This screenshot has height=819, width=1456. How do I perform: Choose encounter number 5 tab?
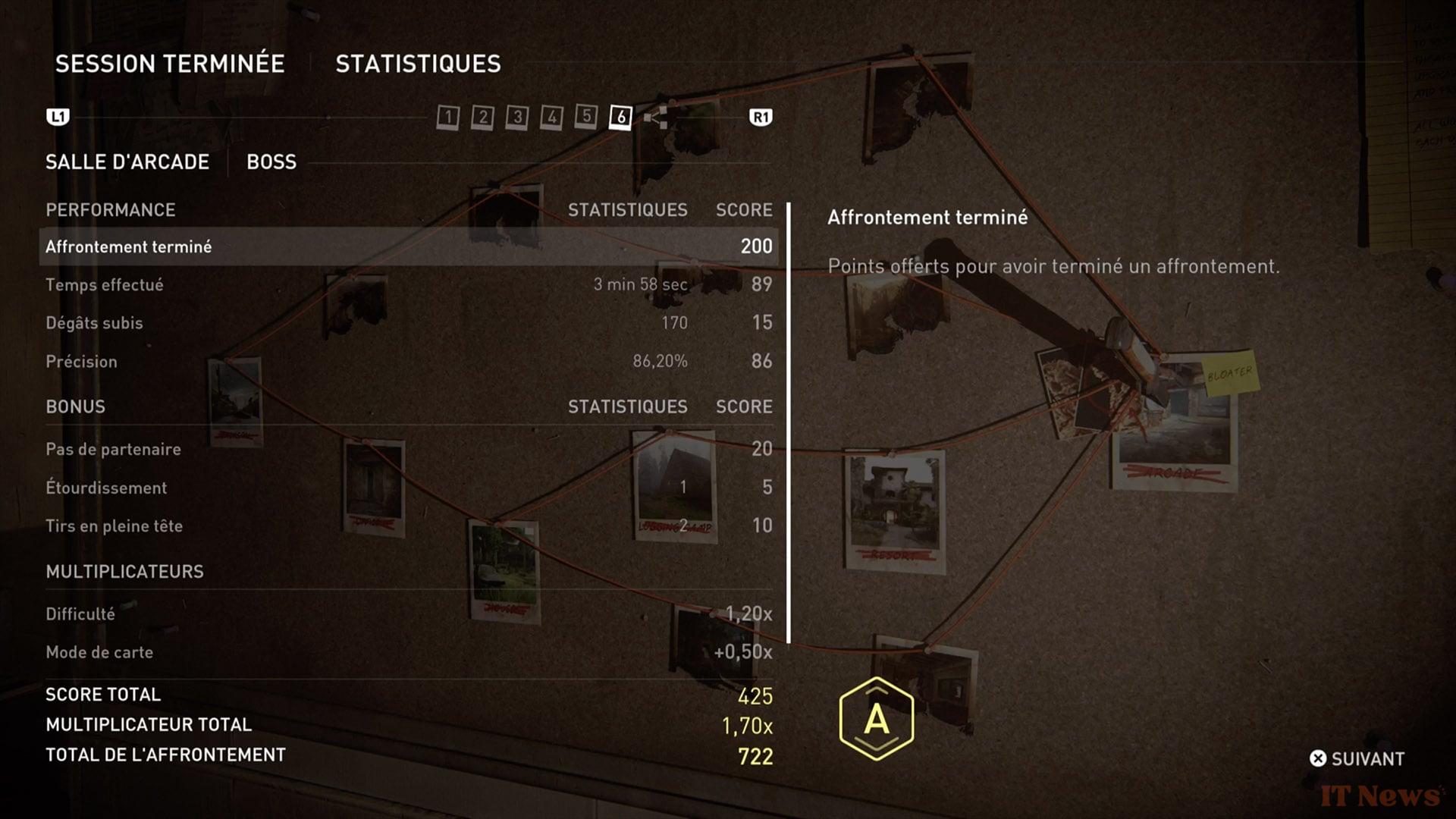tap(586, 116)
